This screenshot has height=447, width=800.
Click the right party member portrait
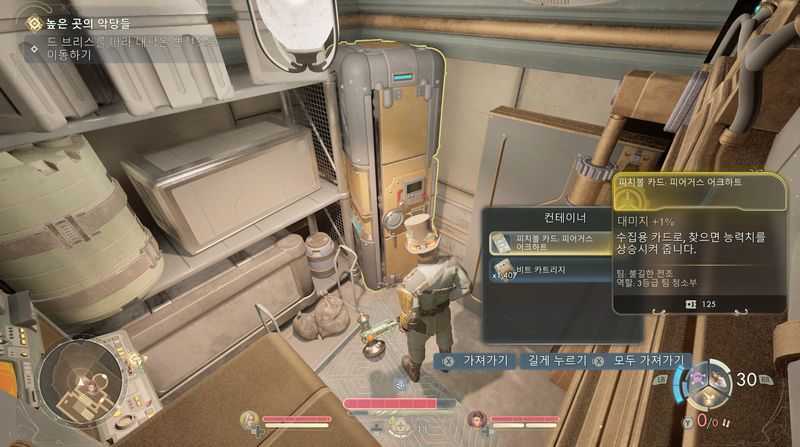(477, 419)
